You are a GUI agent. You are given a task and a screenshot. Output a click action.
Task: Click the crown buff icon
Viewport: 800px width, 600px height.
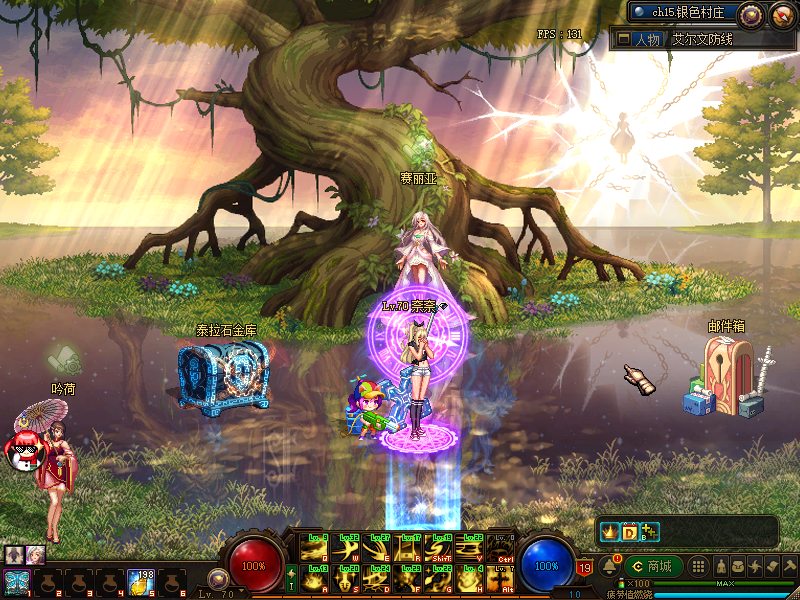coord(608,532)
